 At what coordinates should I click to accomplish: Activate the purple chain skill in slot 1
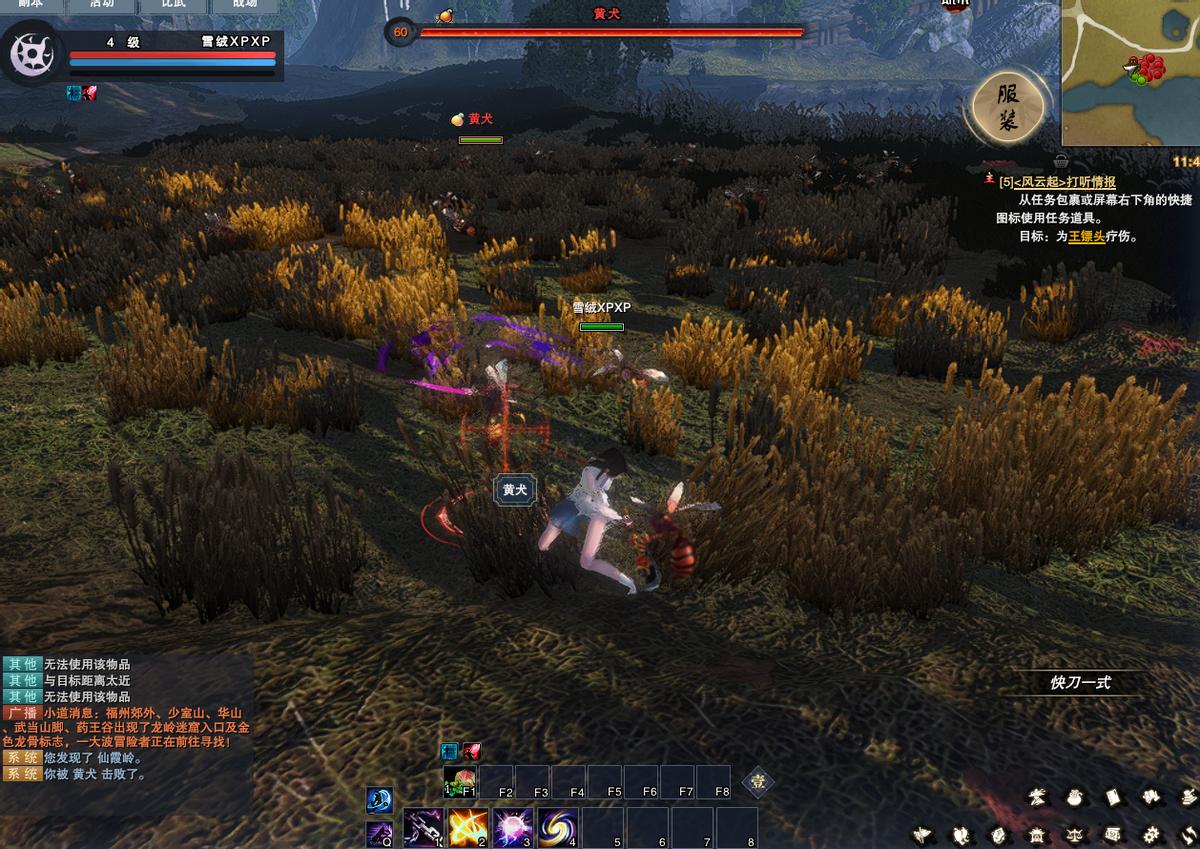click(423, 828)
